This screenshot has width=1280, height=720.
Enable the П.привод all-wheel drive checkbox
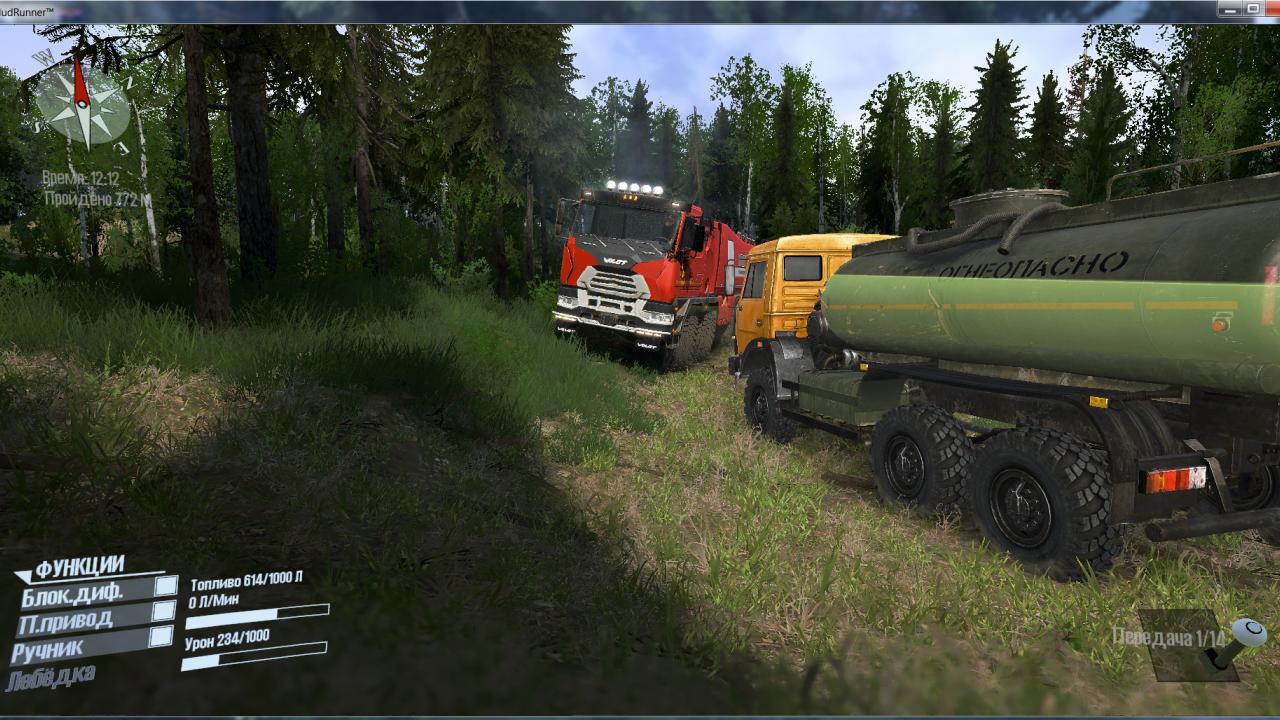point(163,611)
